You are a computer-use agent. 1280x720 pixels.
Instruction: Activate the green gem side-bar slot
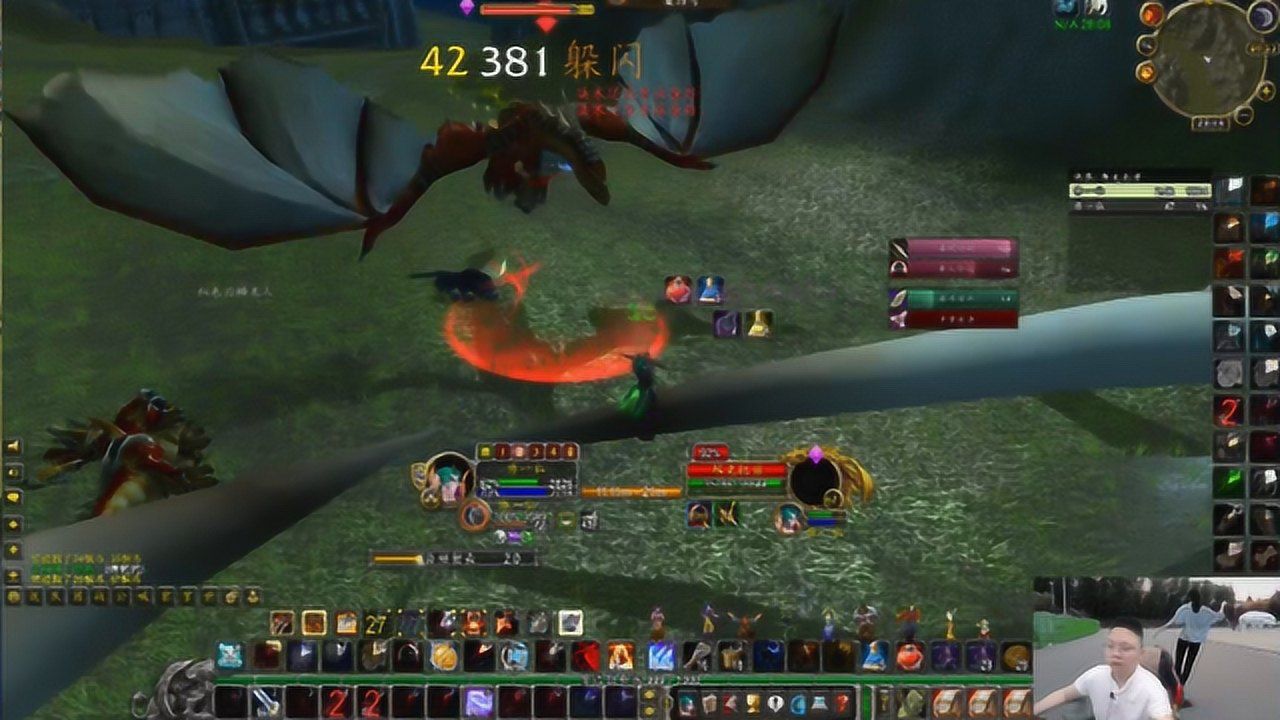(x=1228, y=481)
